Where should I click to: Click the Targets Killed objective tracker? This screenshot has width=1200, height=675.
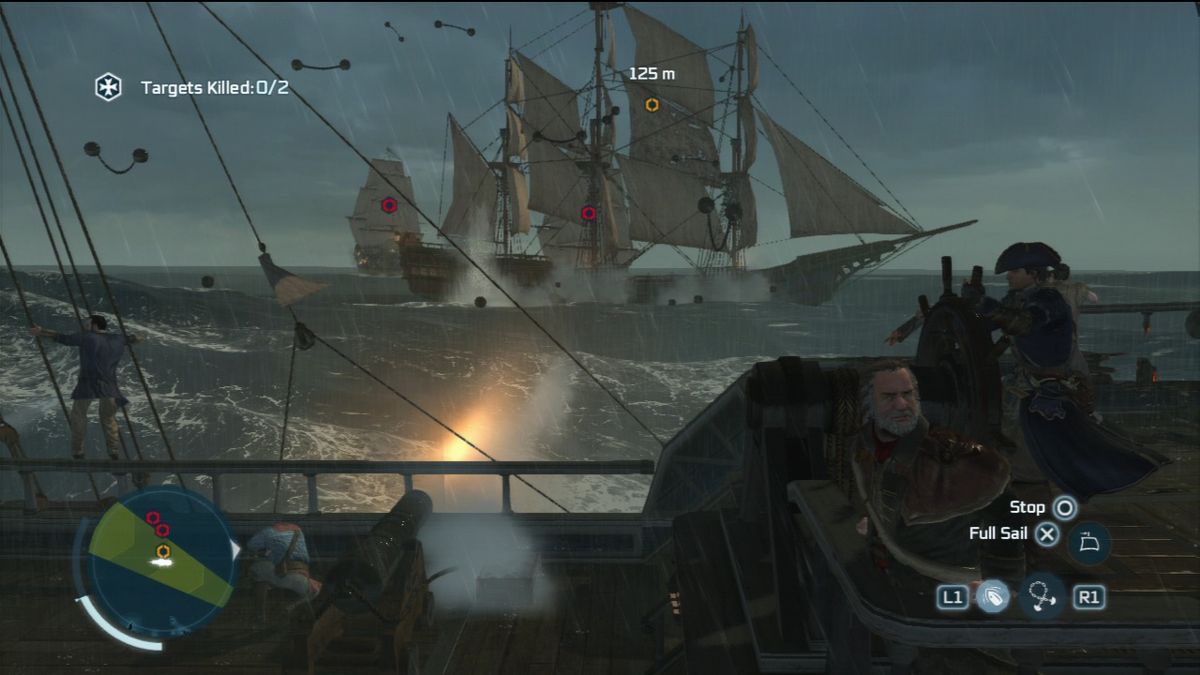[x=214, y=88]
